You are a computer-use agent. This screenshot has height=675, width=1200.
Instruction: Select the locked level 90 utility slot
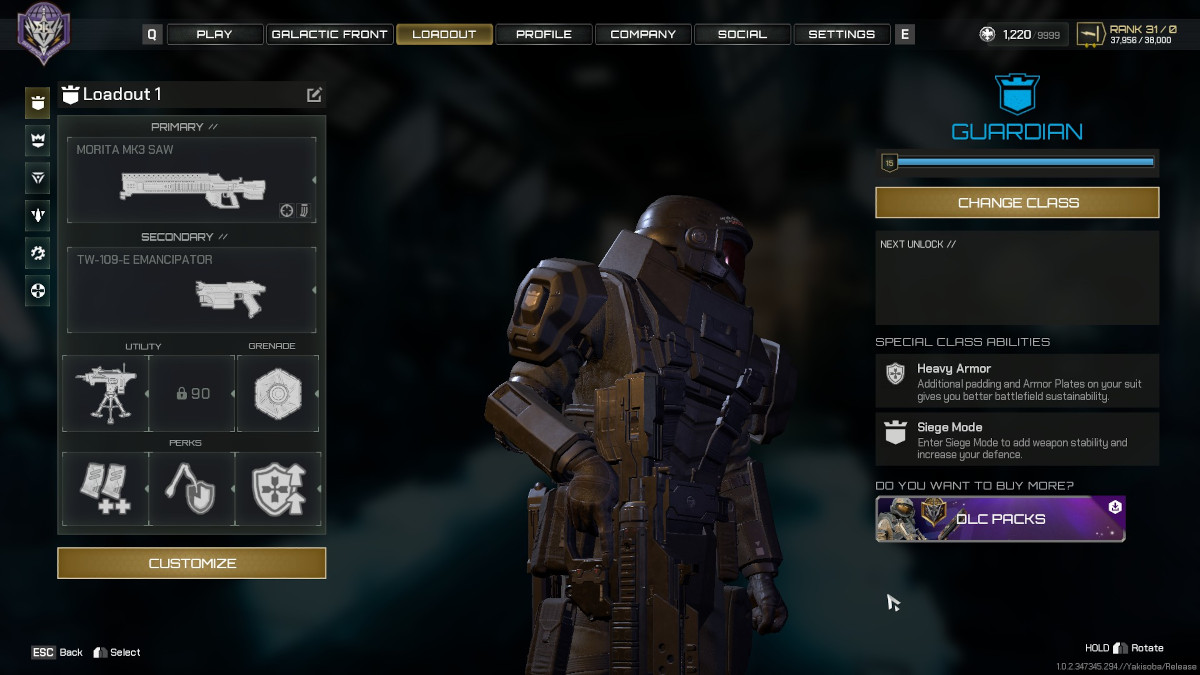[192, 393]
